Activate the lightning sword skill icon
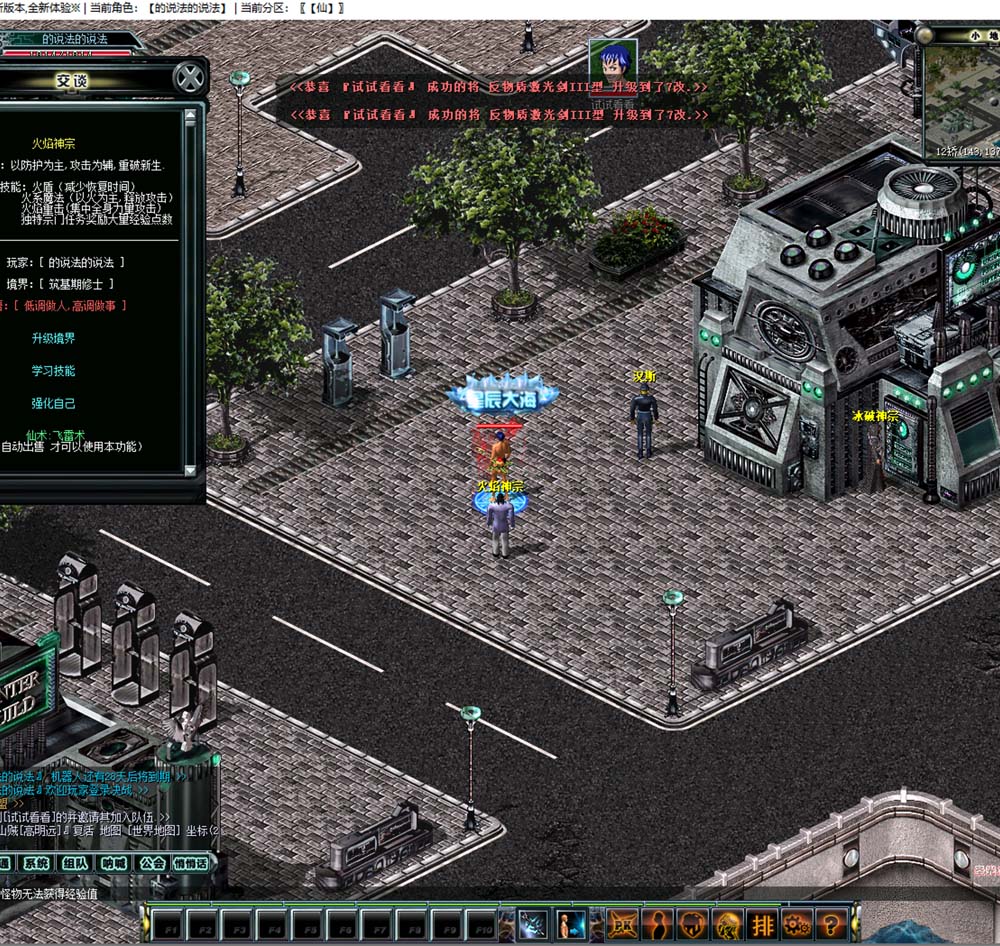The width and height of the screenshot is (1000, 946). click(x=534, y=924)
